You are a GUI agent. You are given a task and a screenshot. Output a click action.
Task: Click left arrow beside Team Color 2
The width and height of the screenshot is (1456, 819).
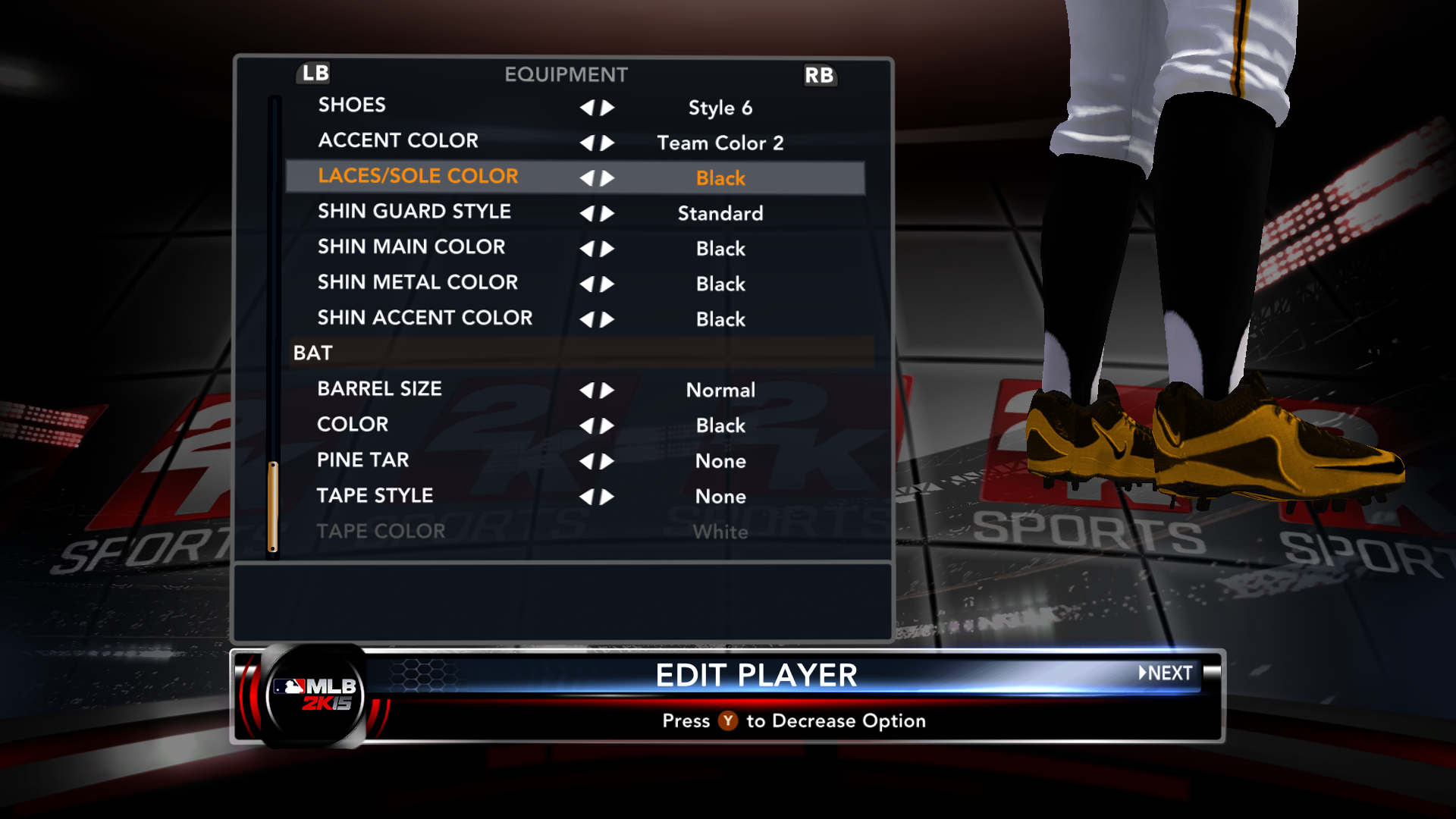pyautogui.click(x=586, y=143)
